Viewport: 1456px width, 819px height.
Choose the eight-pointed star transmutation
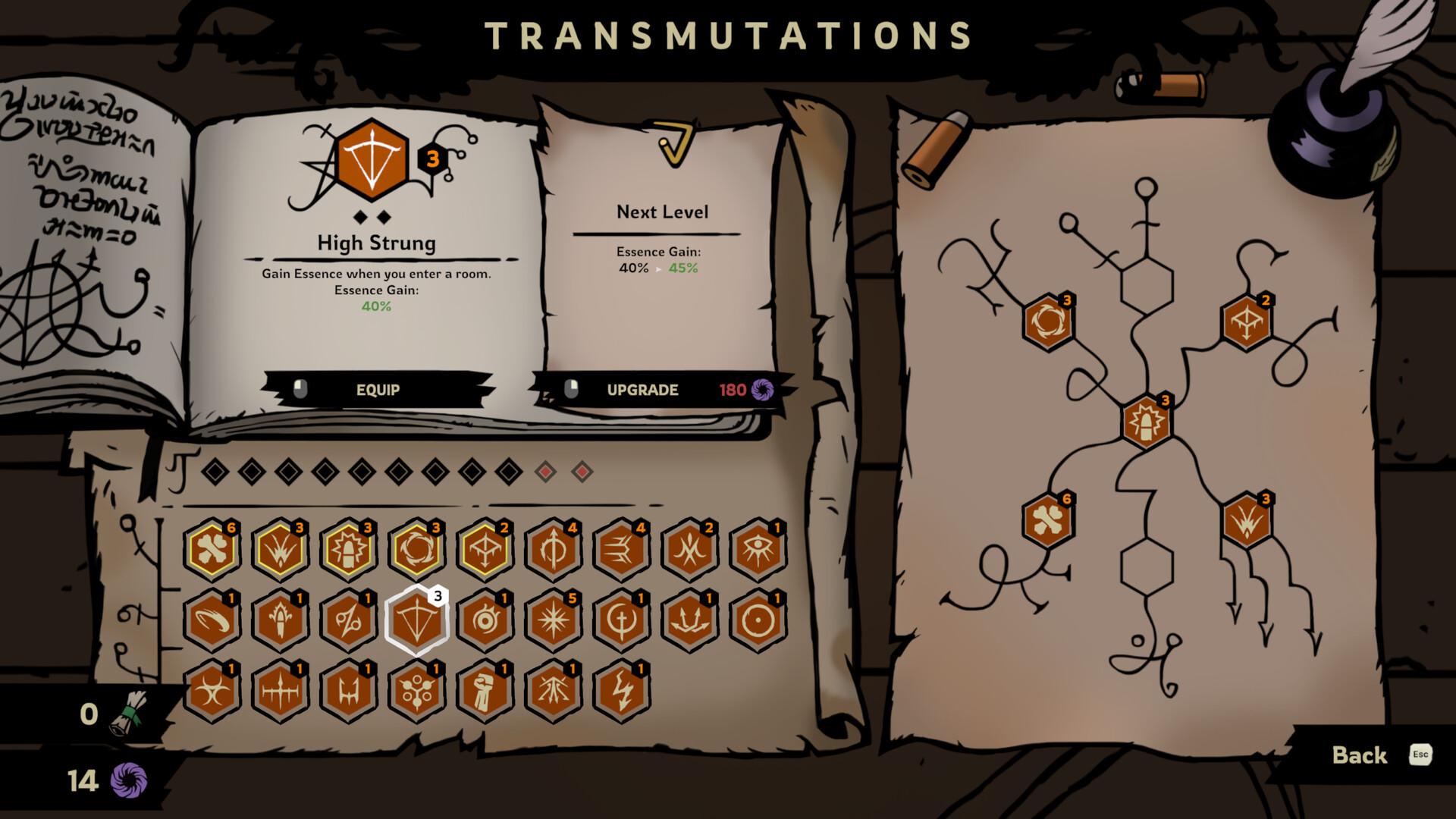click(x=553, y=620)
